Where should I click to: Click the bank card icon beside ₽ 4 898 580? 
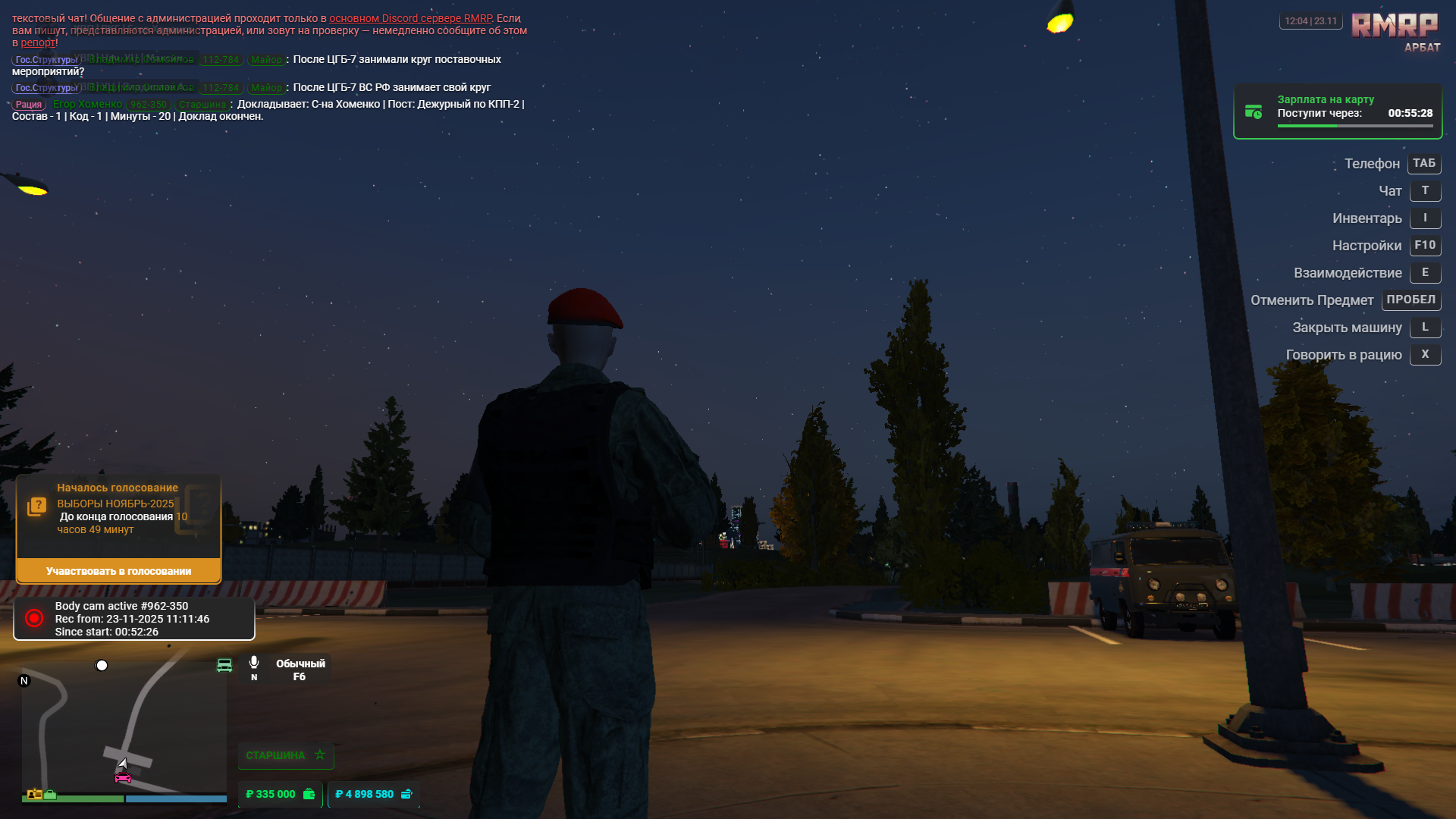point(407,795)
